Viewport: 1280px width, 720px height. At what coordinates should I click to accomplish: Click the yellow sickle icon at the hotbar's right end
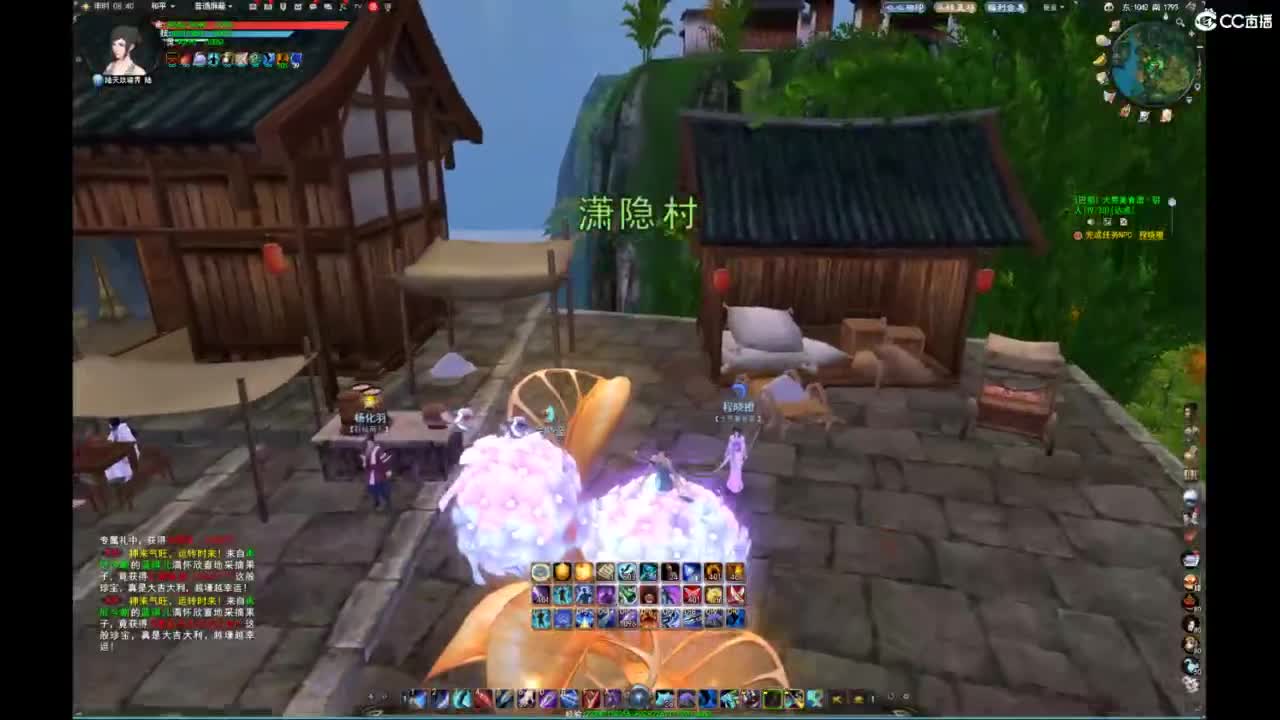coord(857,698)
